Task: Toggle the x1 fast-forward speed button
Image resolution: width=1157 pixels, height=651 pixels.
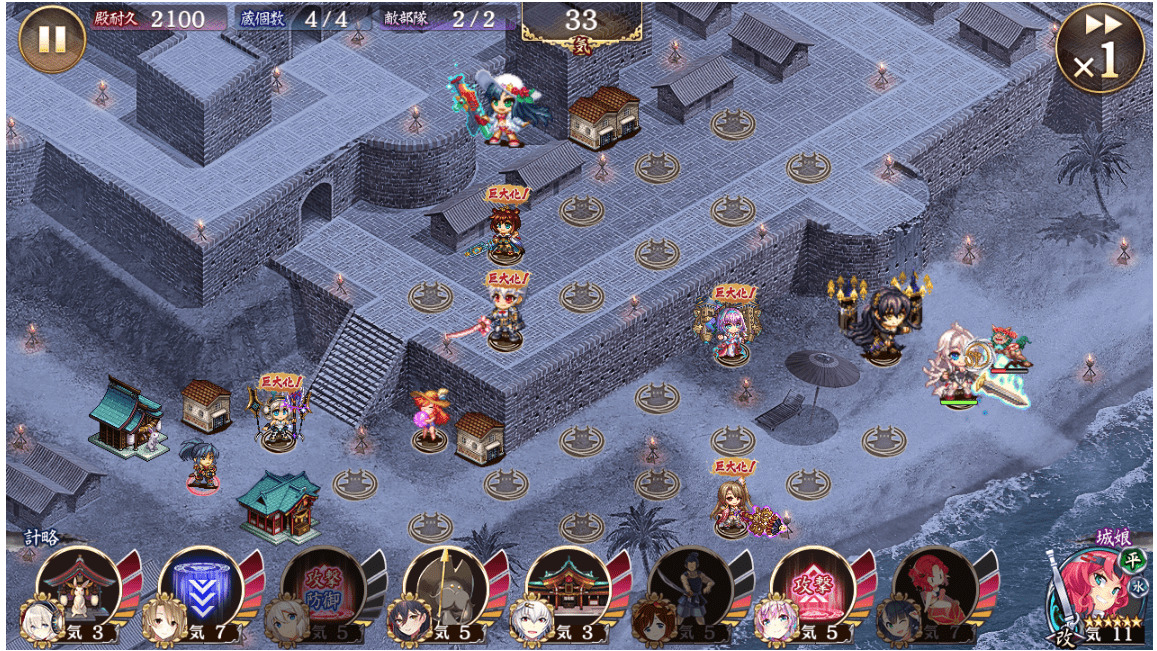Action: [x=1100, y=48]
